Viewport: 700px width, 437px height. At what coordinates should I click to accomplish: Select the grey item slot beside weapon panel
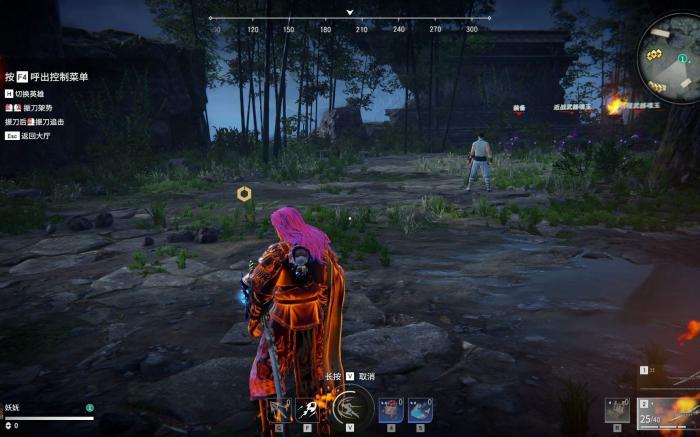tap(618, 410)
